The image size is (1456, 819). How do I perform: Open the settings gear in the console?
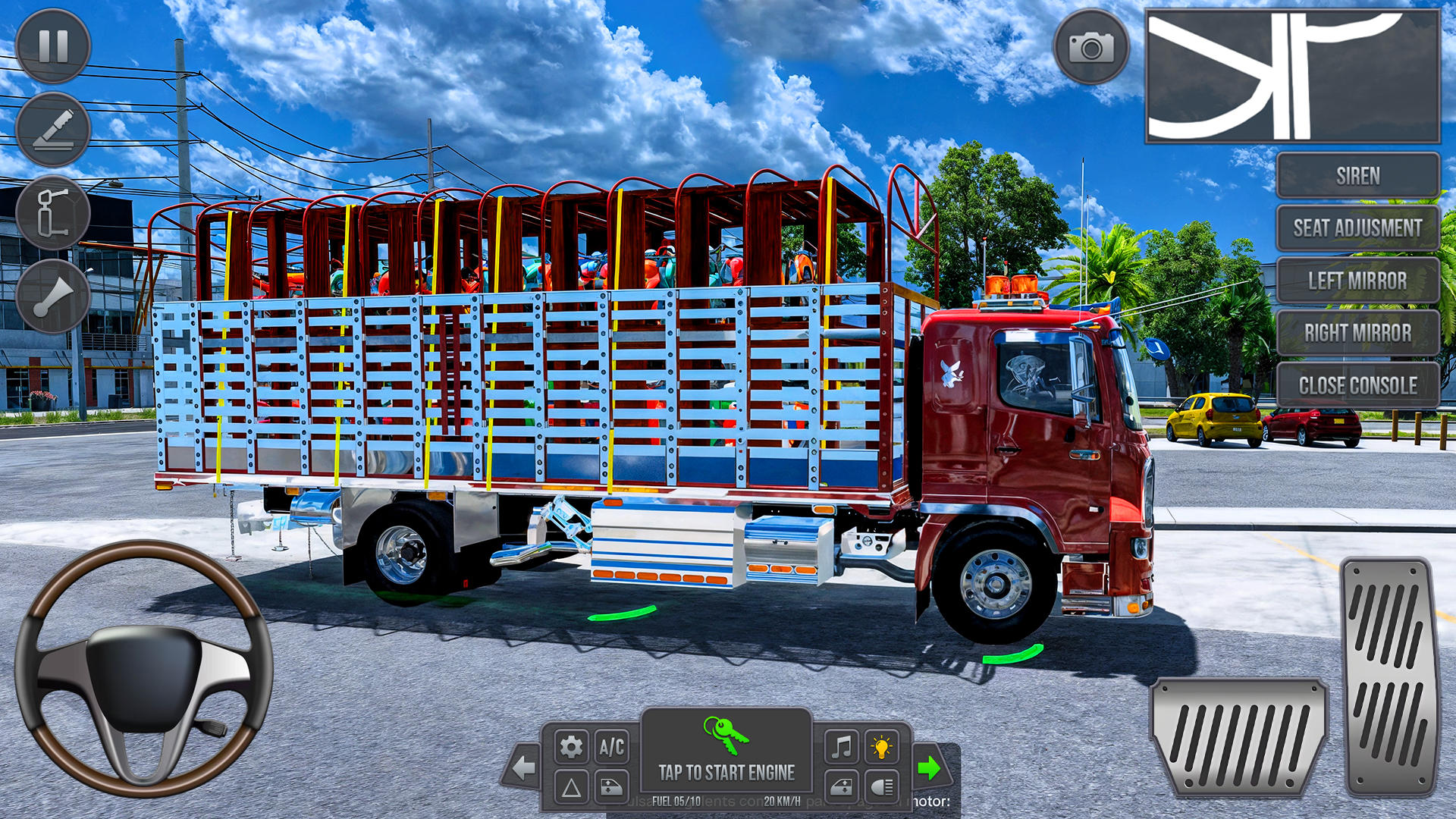tap(570, 746)
